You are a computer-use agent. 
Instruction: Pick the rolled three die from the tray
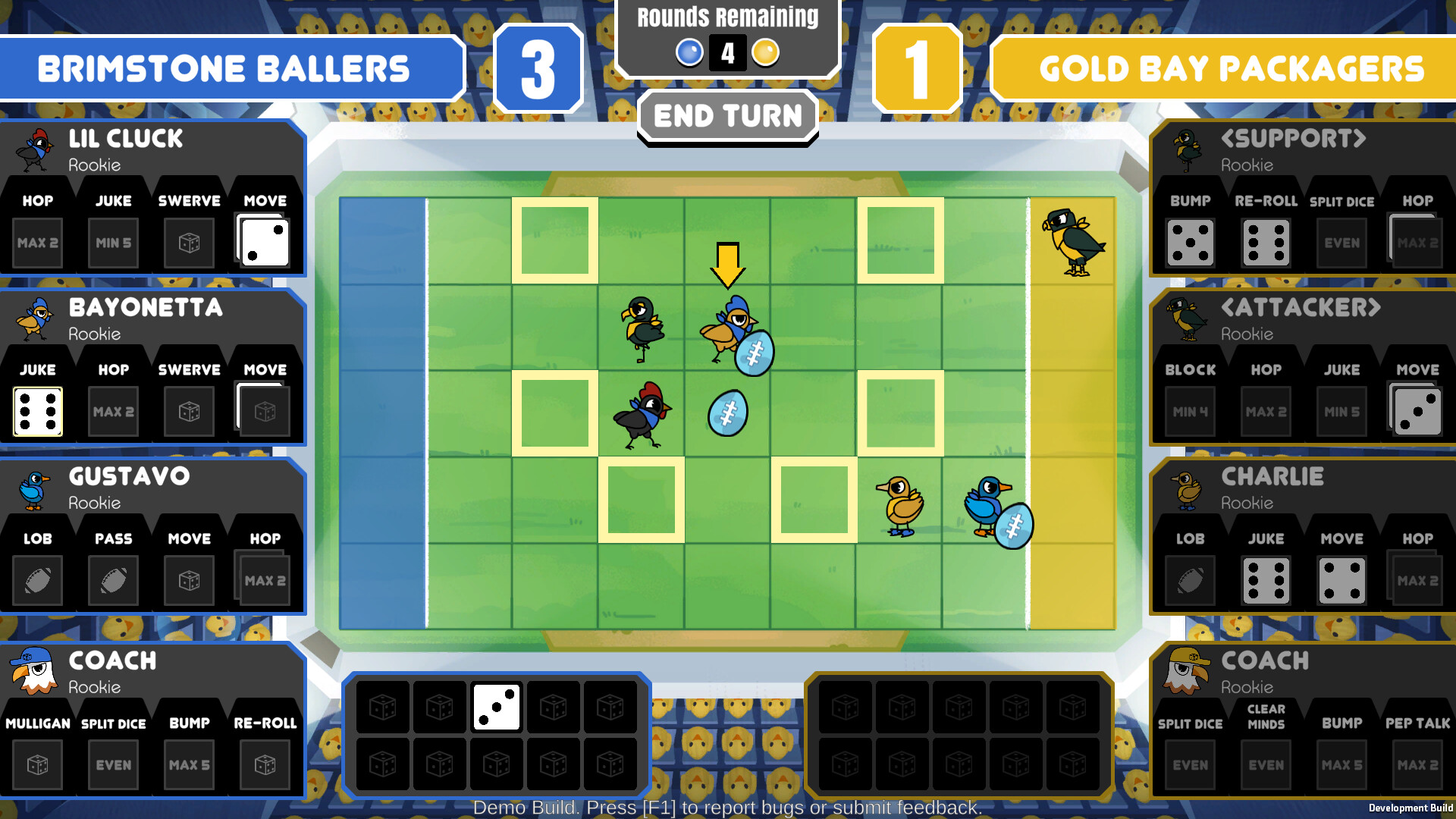tap(497, 707)
